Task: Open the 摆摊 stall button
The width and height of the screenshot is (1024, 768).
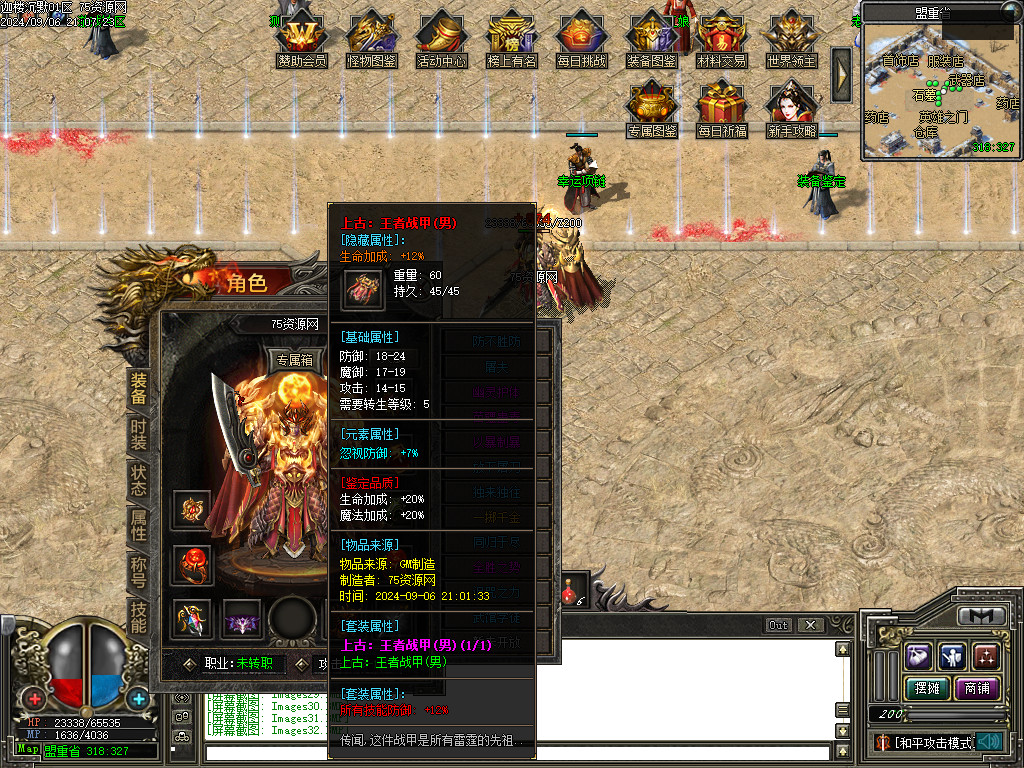Action: pyautogui.click(x=926, y=688)
